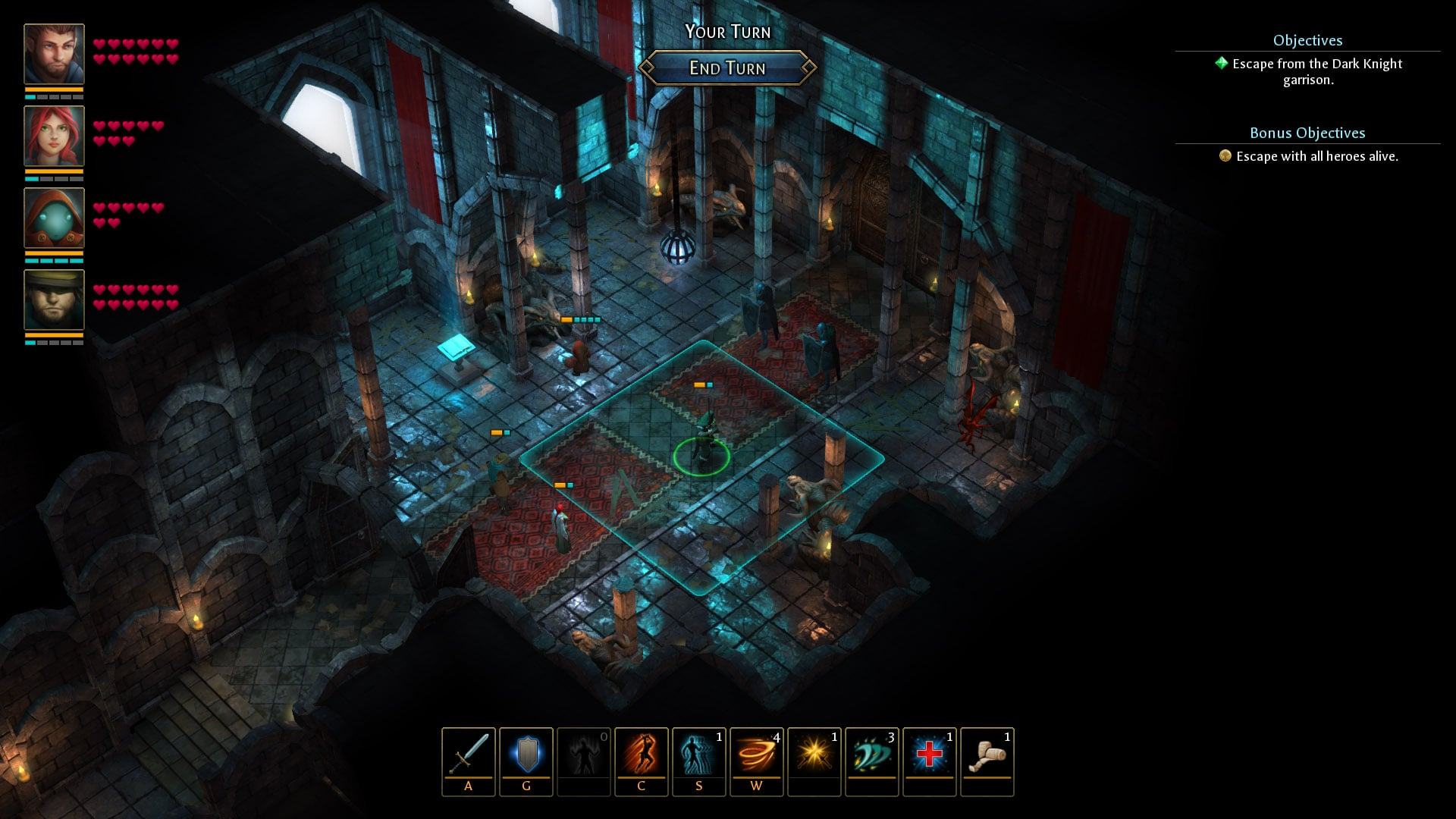This screenshot has width=1456, height=819.
Task: Use the blue afterimage sprint ability
Action: click(699, 755)
